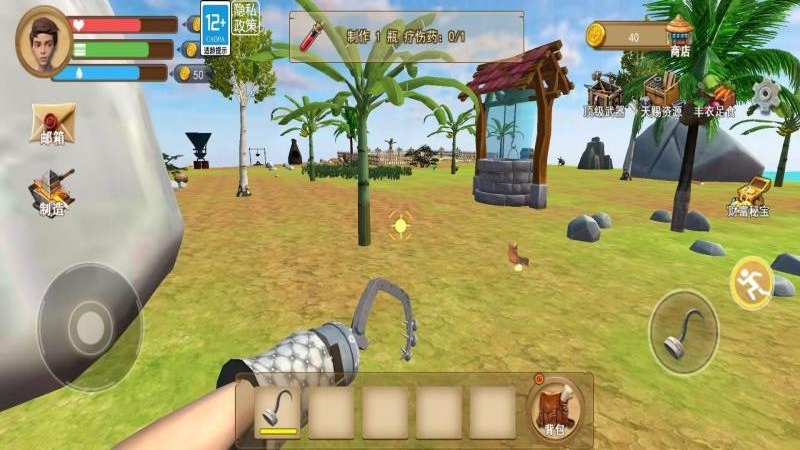The width and height of the screenshot is (800, 450).
Task: Tap the hook attack button
Action: click(x=683, y=333)
